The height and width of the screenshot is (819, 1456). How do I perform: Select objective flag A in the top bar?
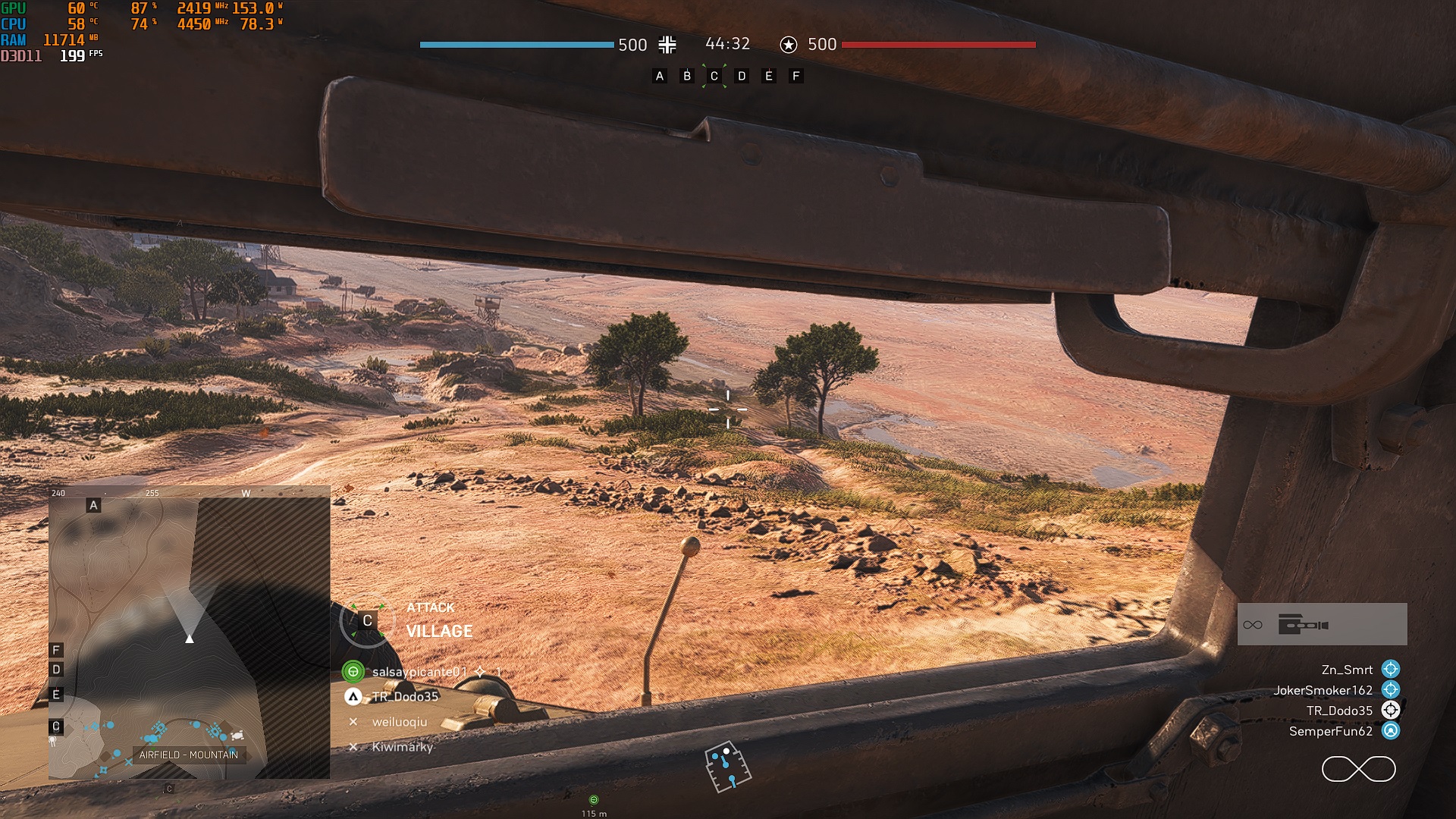[660, 76]
